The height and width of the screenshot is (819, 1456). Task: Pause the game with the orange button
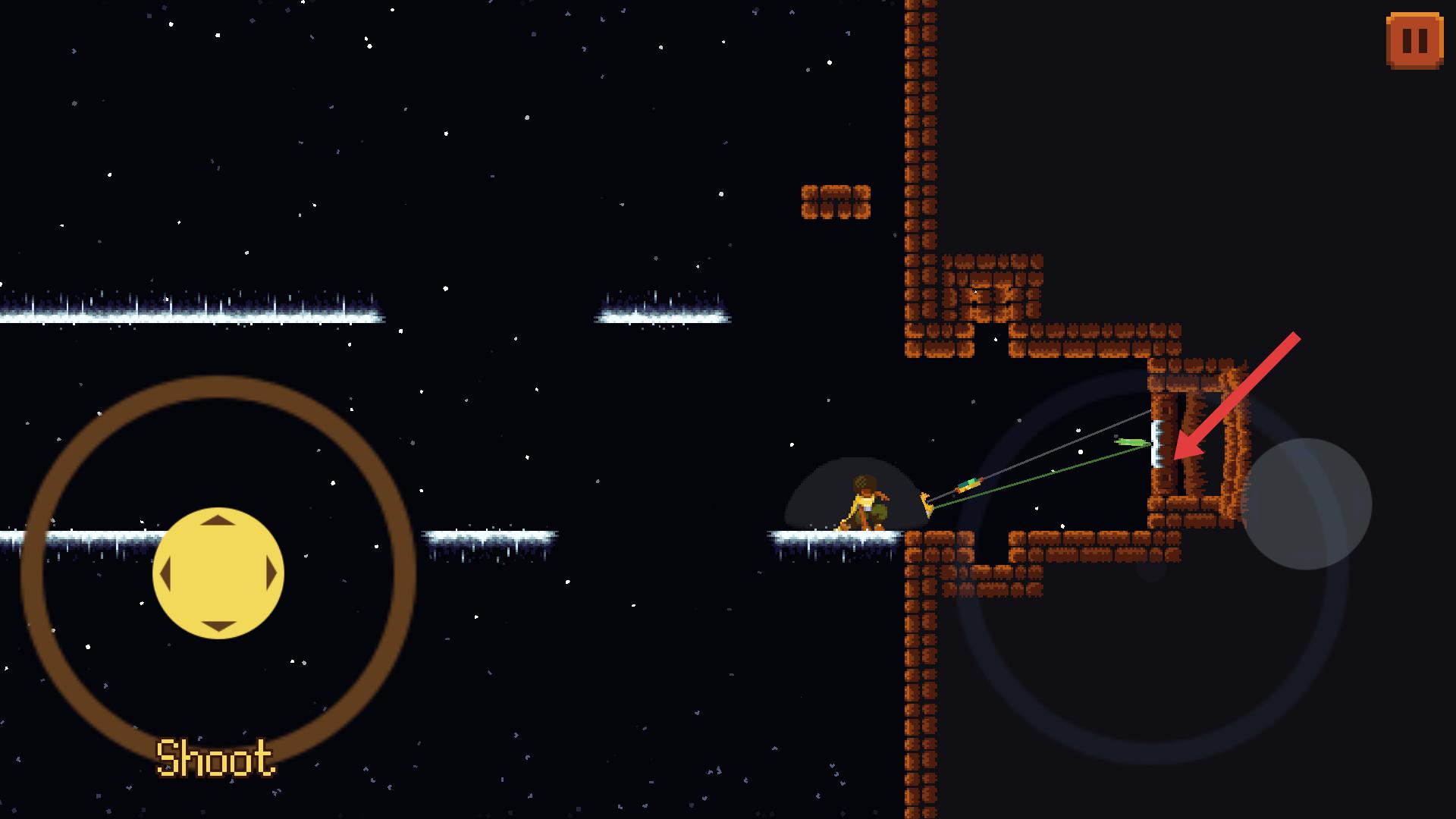point(1414,41)
